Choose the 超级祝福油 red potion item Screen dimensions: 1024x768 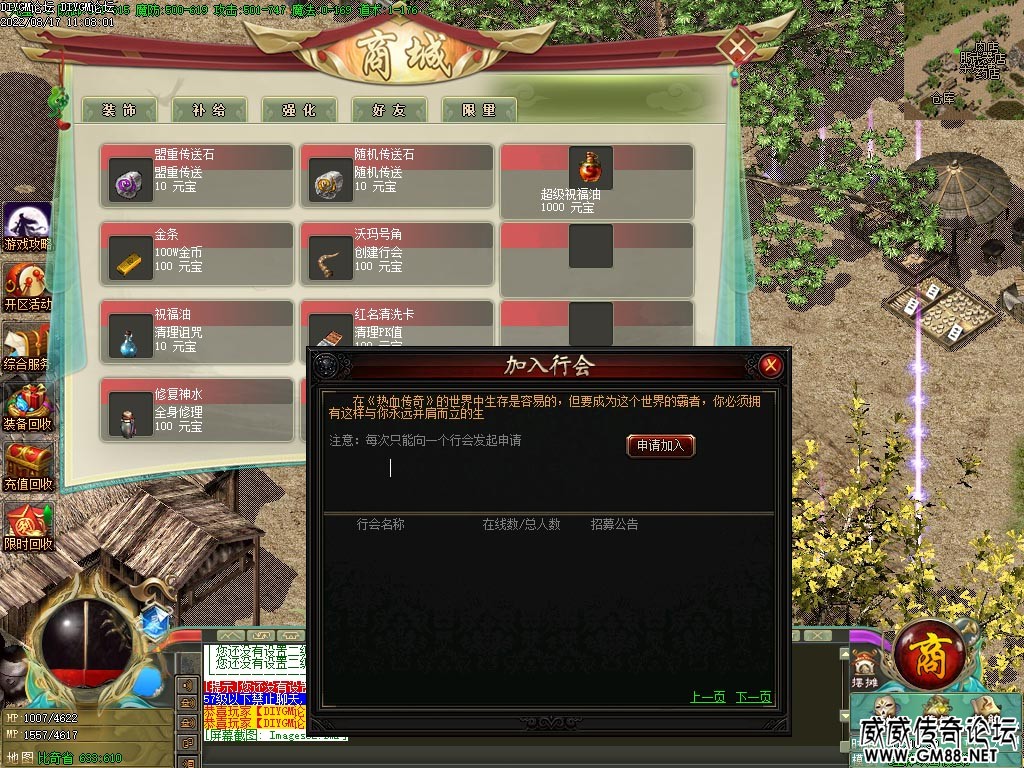590,167
